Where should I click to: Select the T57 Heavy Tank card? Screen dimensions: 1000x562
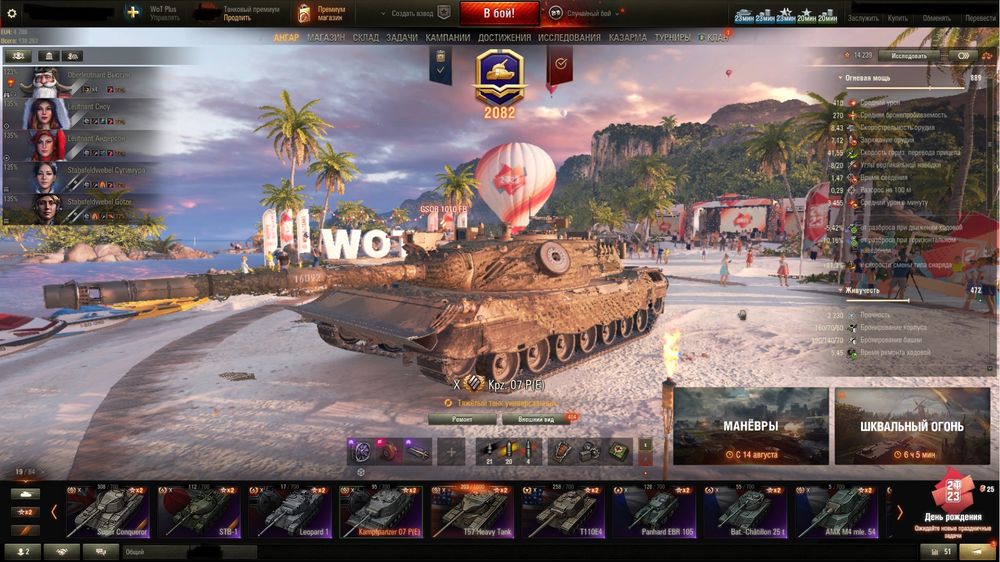coord(474,512)
